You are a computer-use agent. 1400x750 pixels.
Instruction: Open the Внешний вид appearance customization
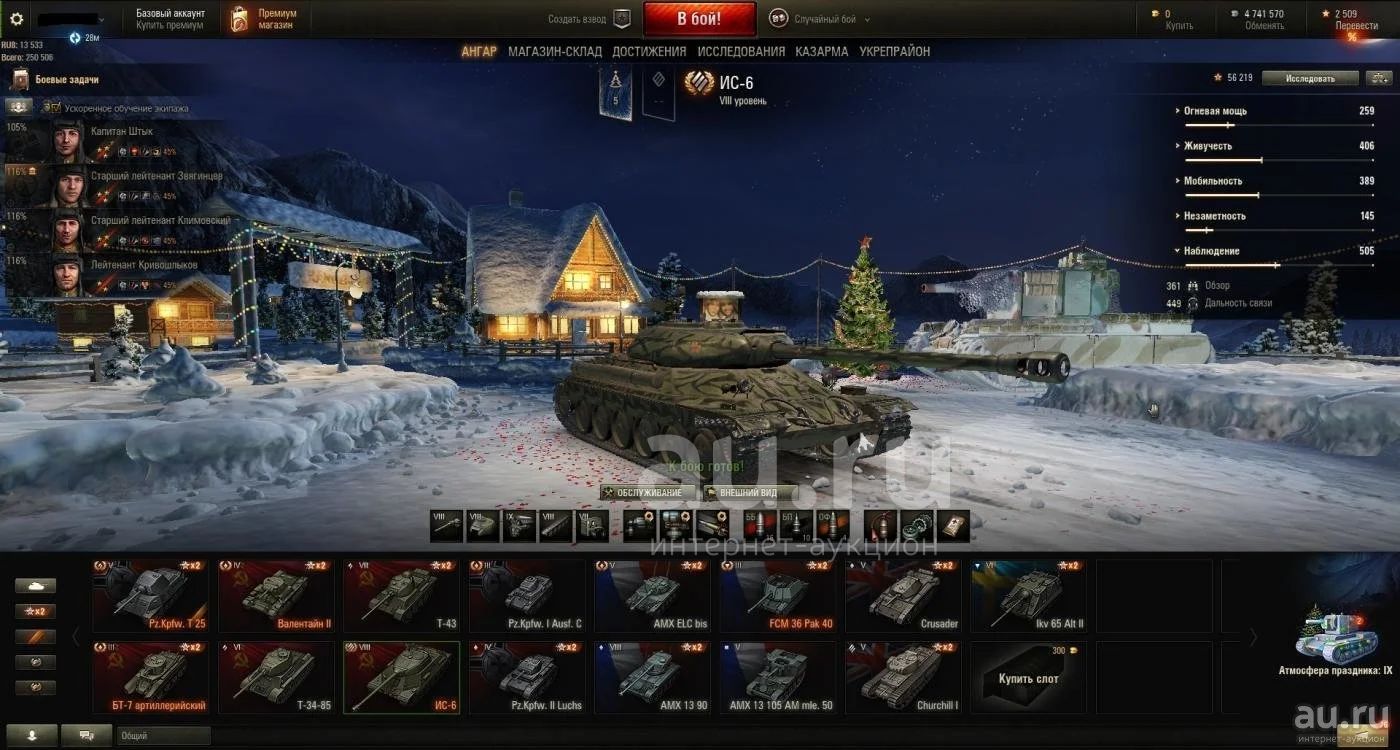click(748, 493)
